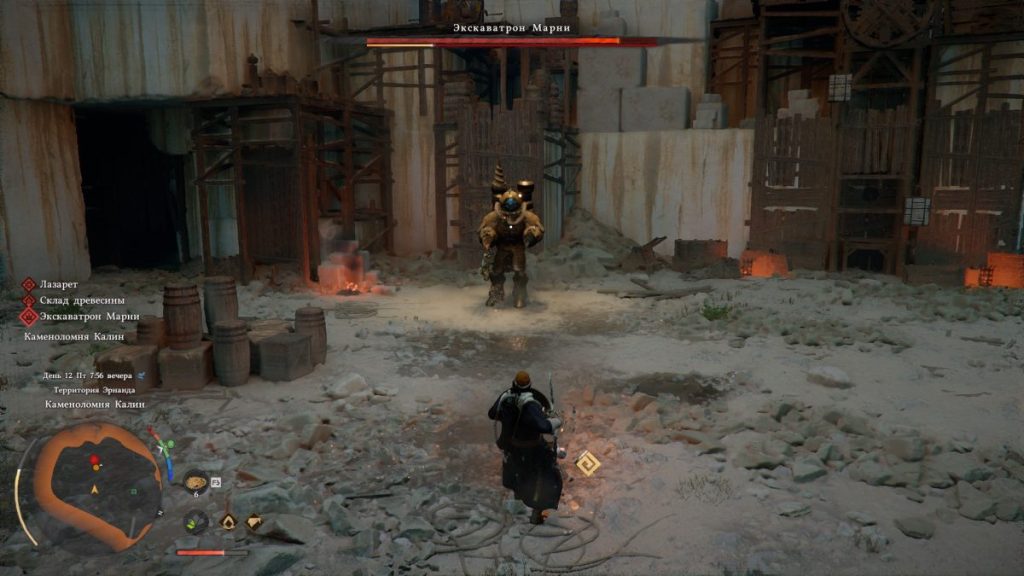Open the circular minimap

[x=90, y=485]
